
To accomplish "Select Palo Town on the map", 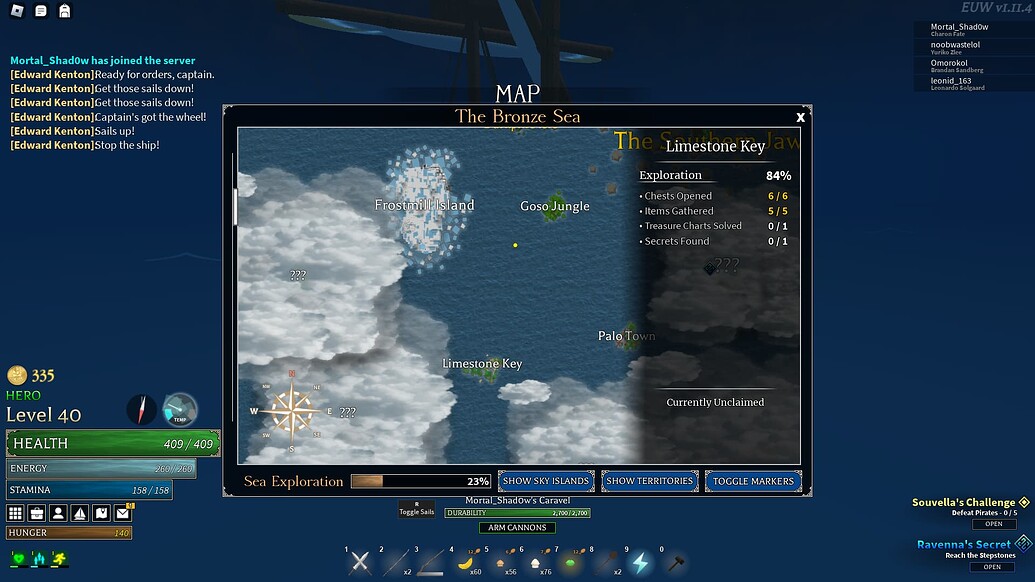I will [x=626, y=336].
